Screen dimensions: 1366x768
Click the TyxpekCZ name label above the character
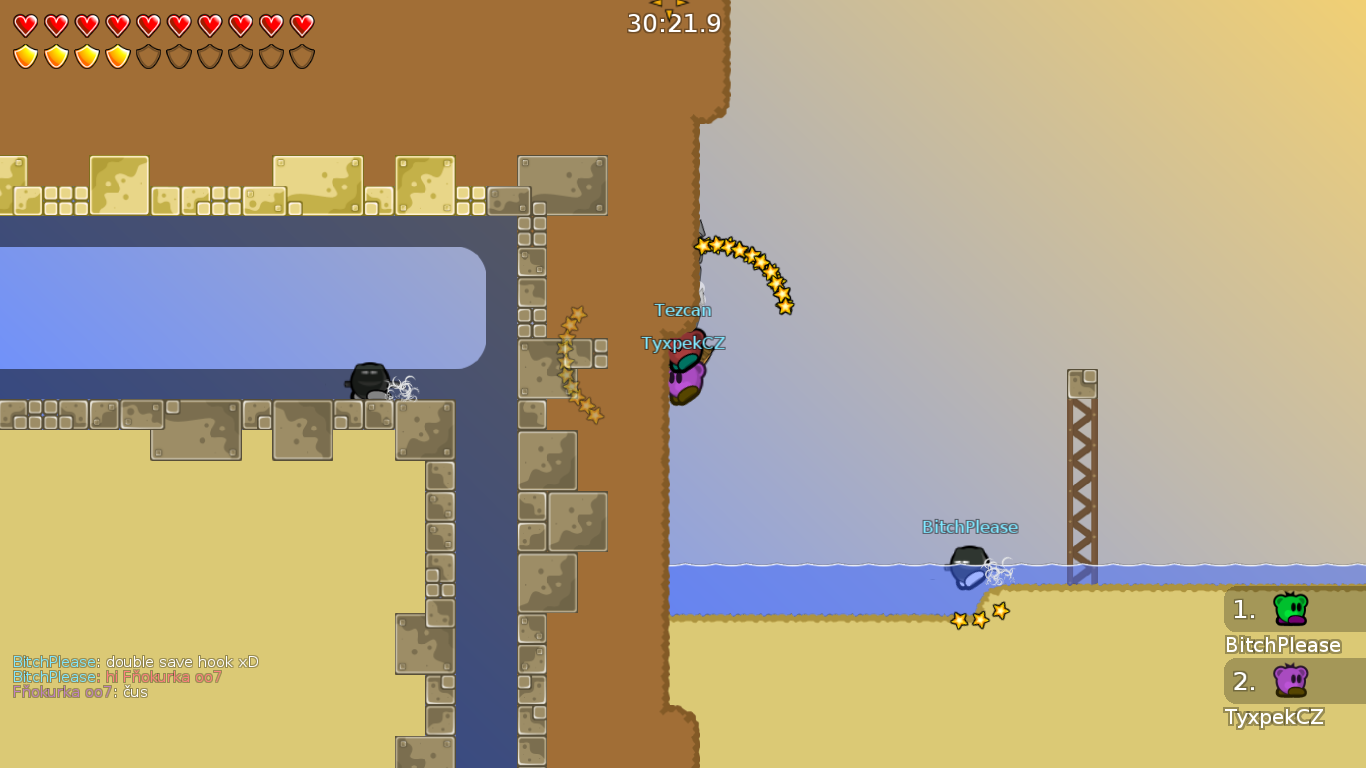tap(684, 342)
